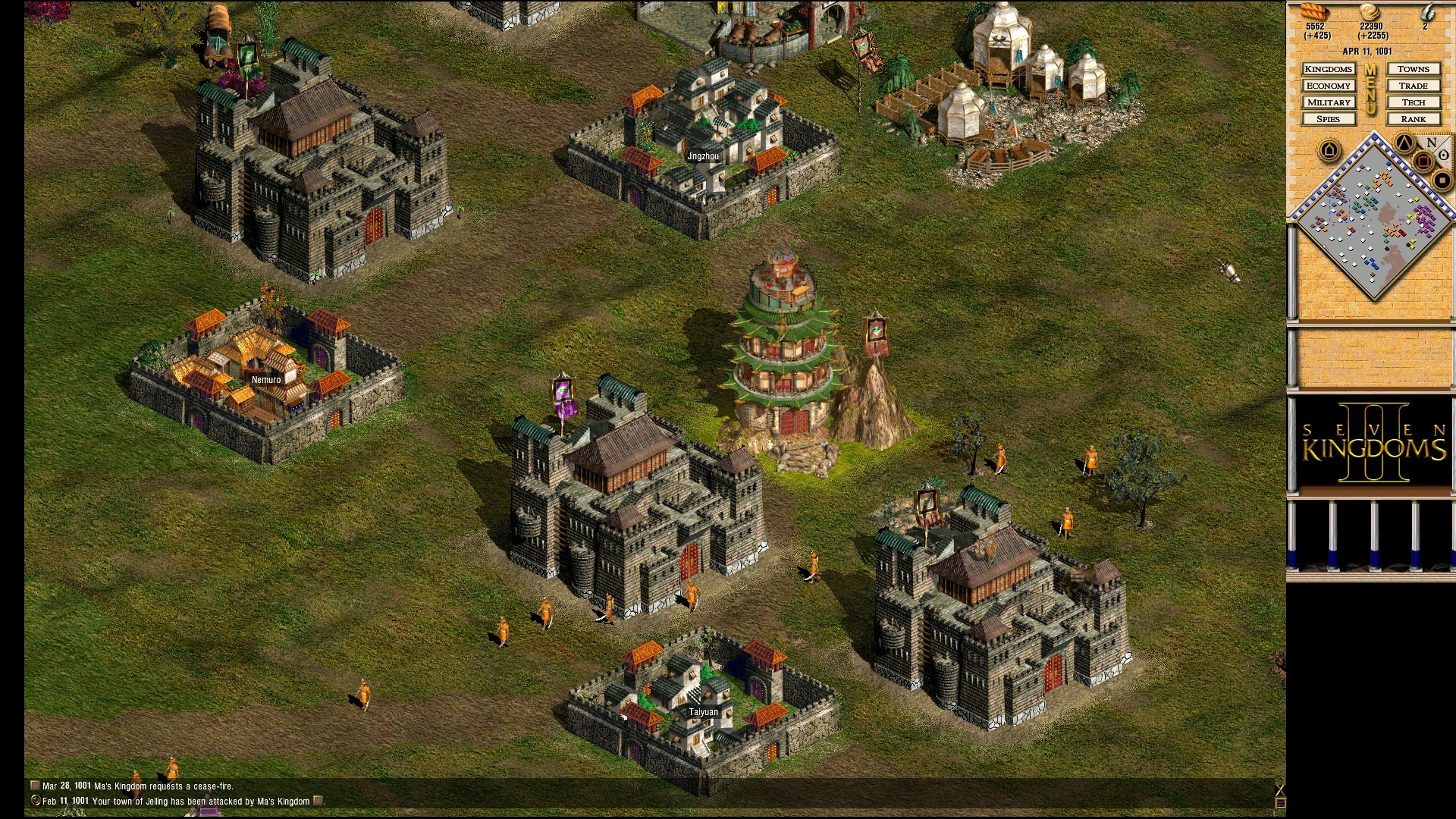Viewport: 1456px width, 819px height.
Task: Toggle the triangle map mode gear icon
Action: coord(1404,143)
